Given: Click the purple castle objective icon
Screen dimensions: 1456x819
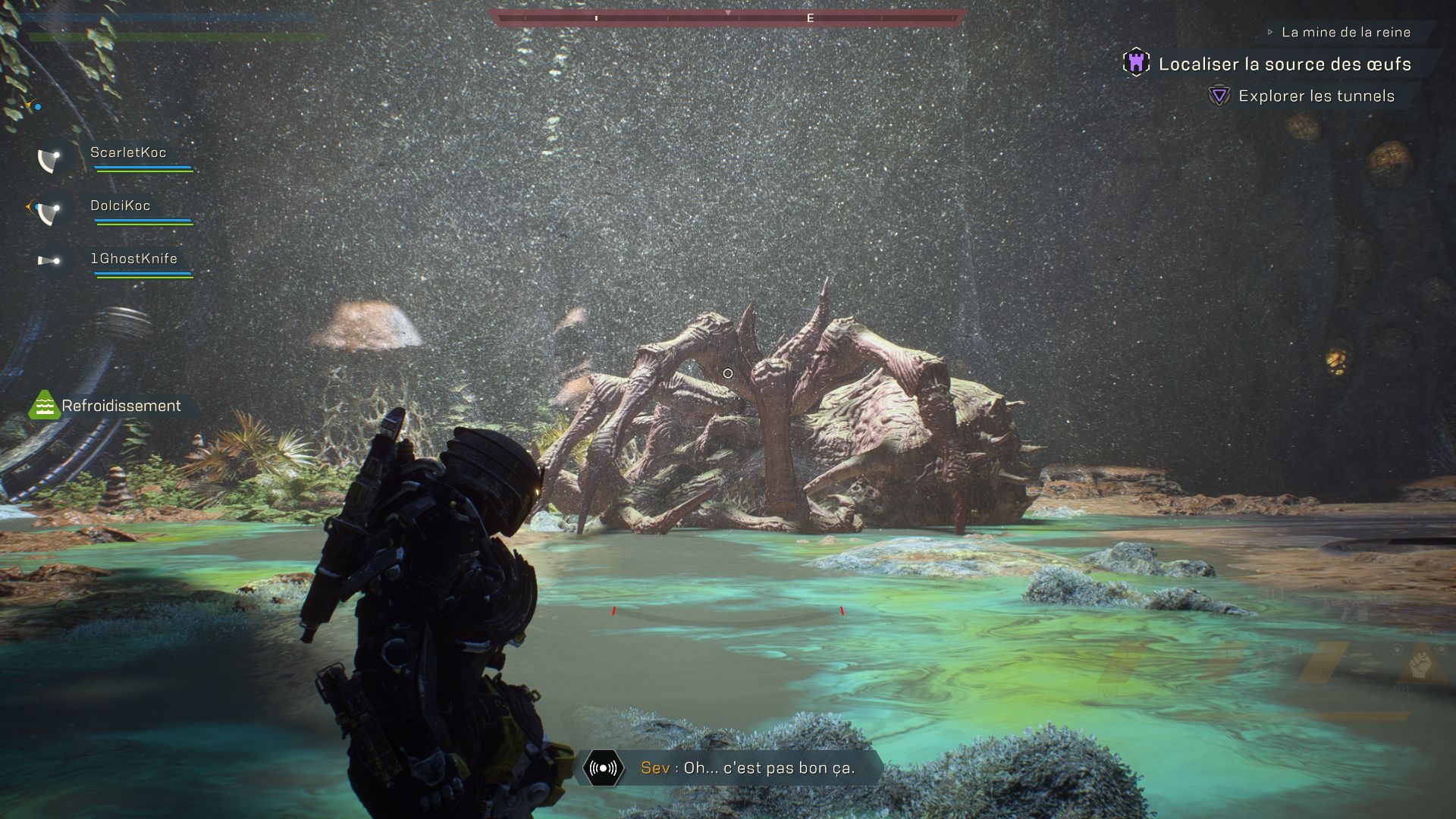Looking at the screenshot, I should [x=1136, y=63].
